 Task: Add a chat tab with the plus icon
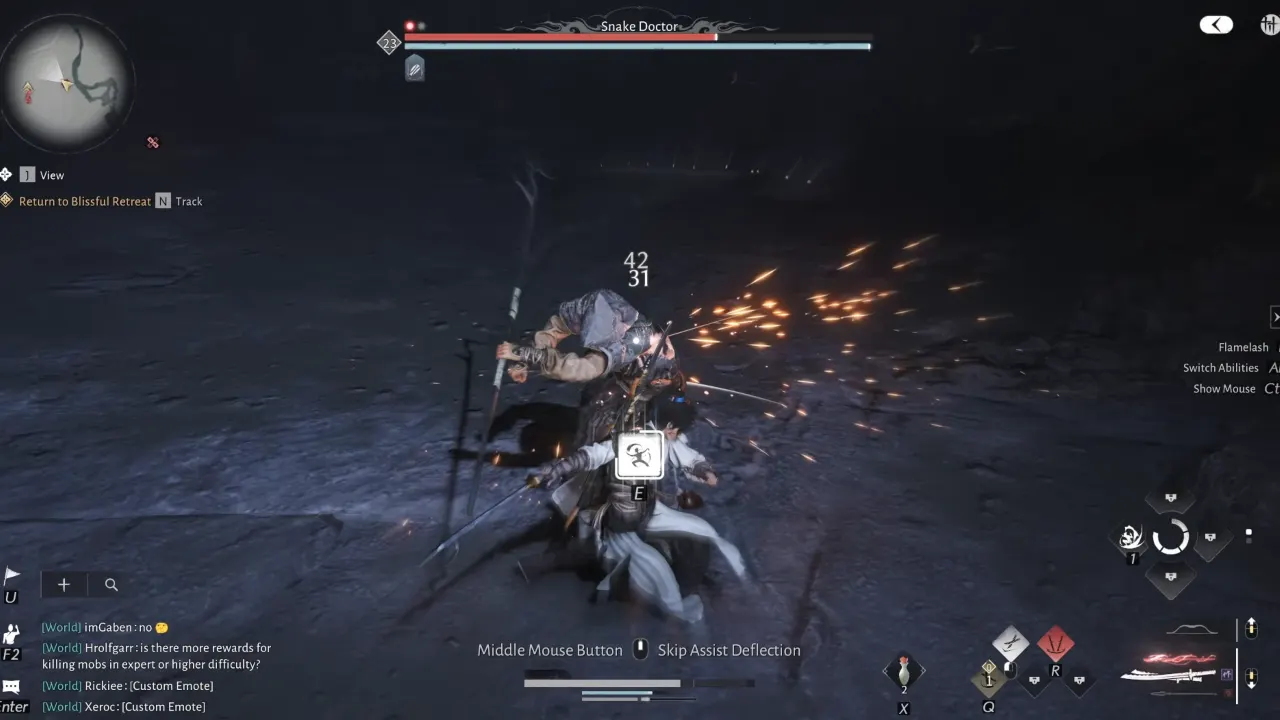pyautogui.click(x=63, y=584)
